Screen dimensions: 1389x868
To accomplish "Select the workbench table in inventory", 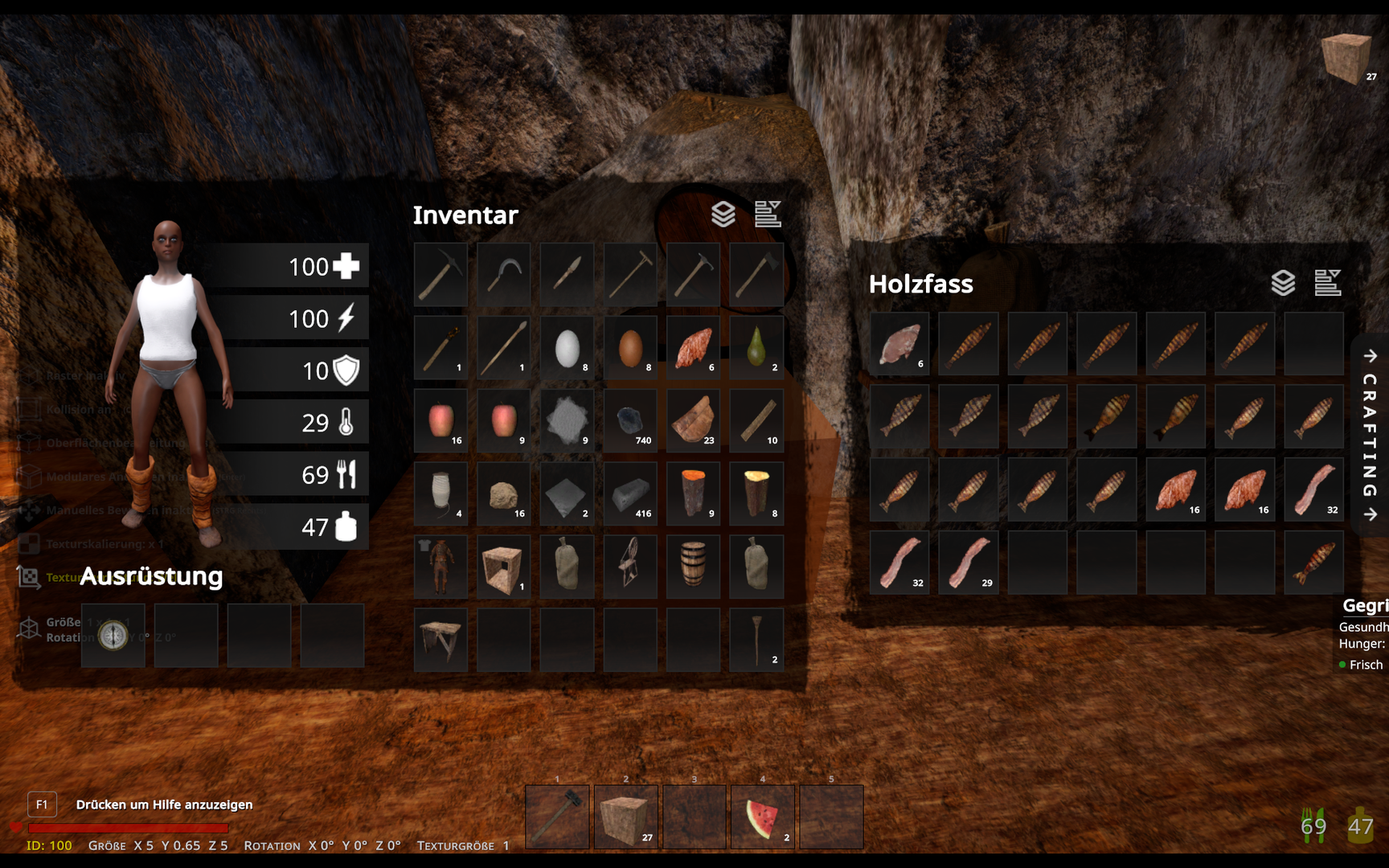I will click(x=440, y=640).
